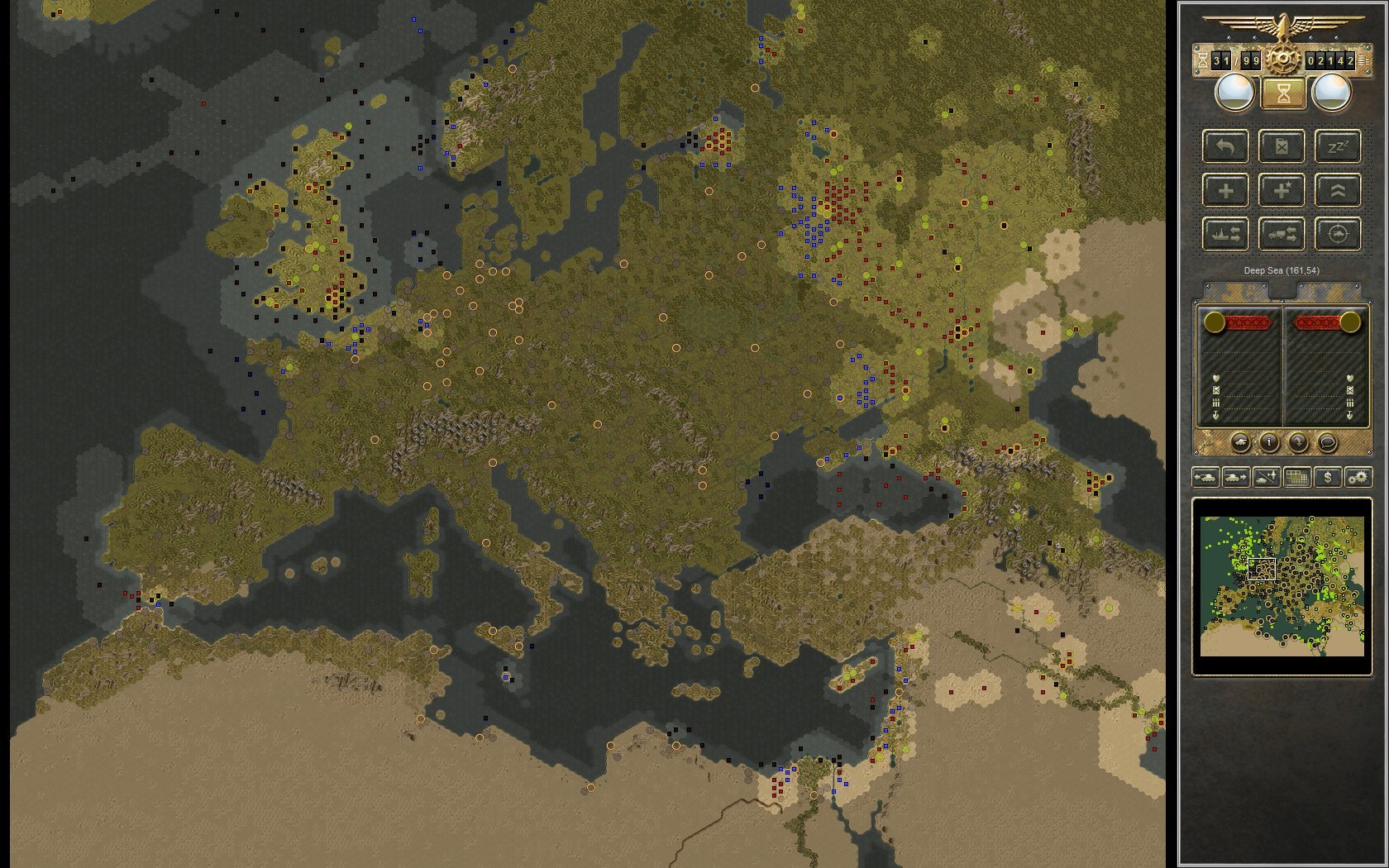
Task: Select the next unit (tank with right arrow)
Action: pyautogui.click(x=1235, y=479)
